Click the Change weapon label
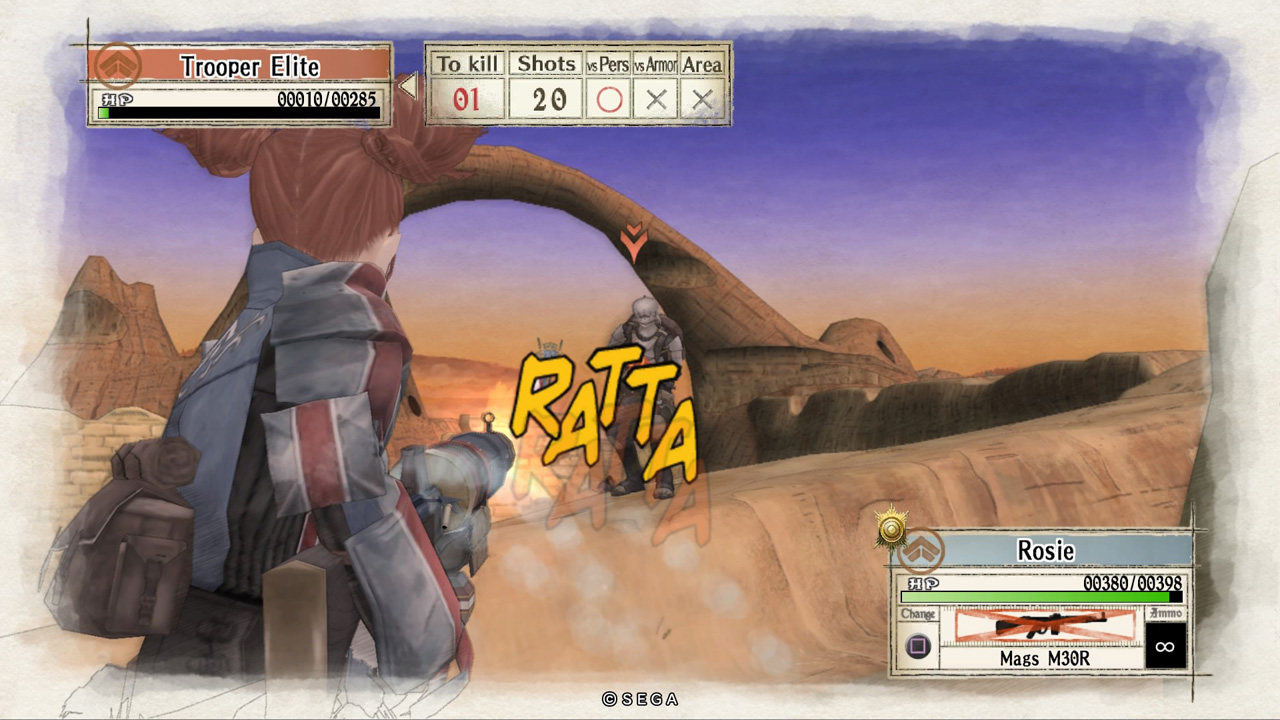The width and height of the screenshot is (1280, 720). pyautogui.click(x=919, y=614)
